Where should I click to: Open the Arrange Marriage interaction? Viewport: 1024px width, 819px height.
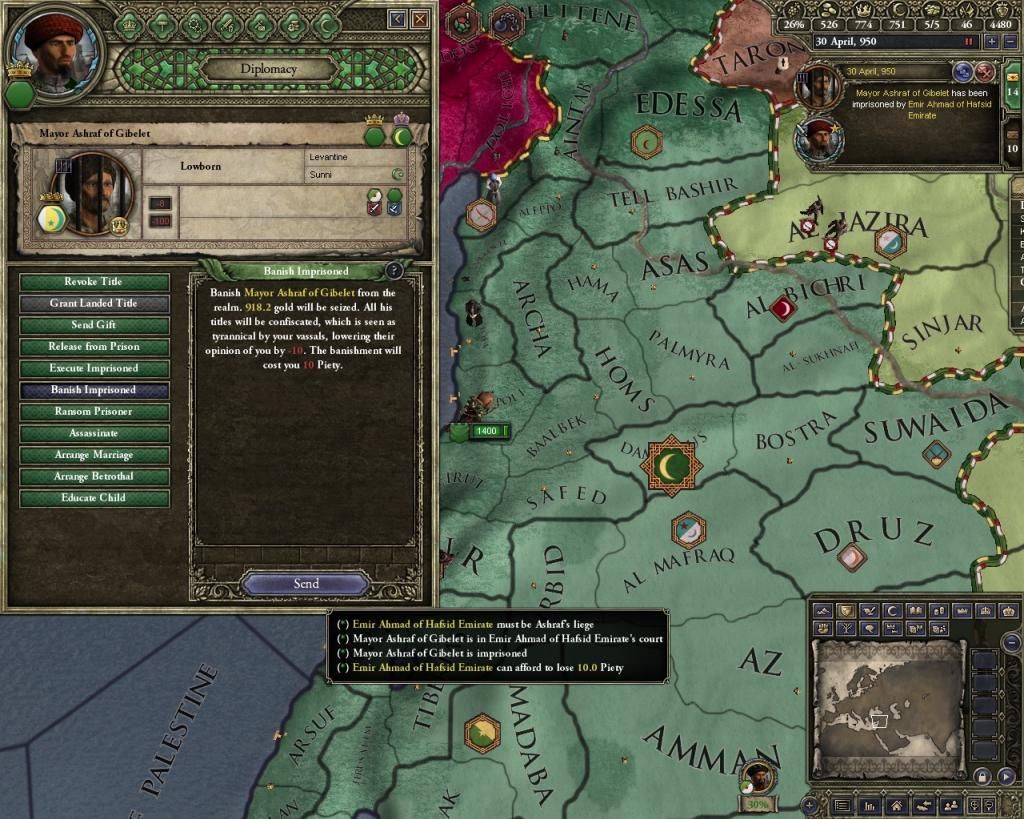pyautogui.click(x=94, y=455)
